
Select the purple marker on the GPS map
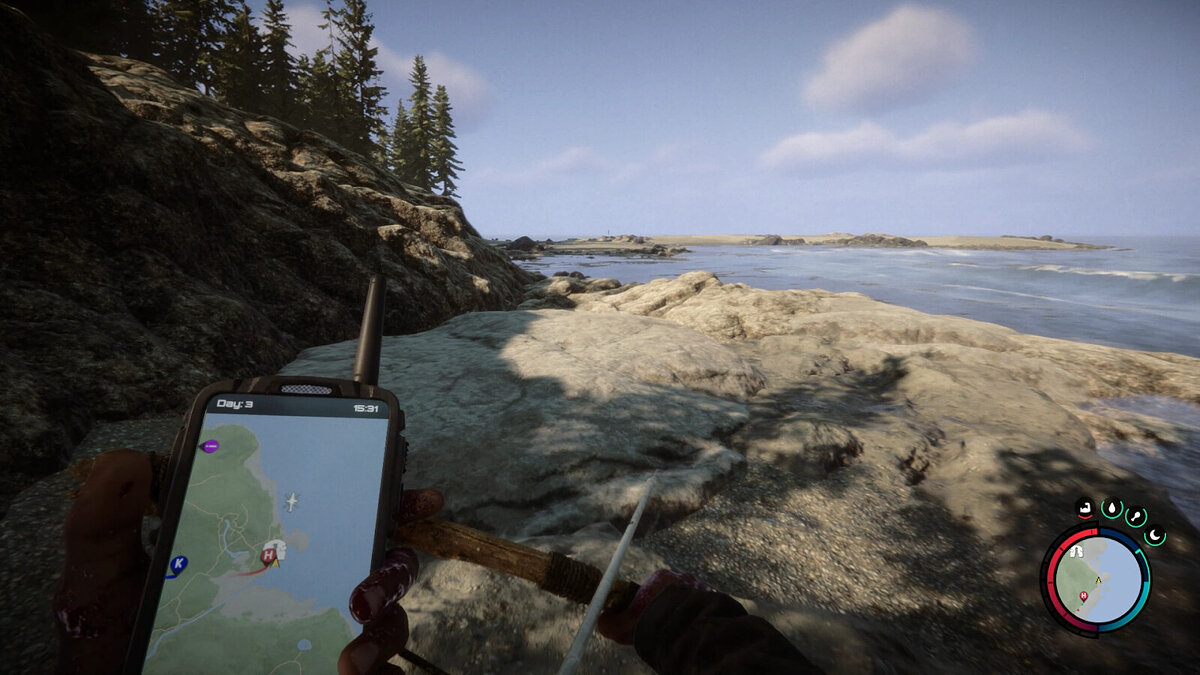(x=210, y=446)
